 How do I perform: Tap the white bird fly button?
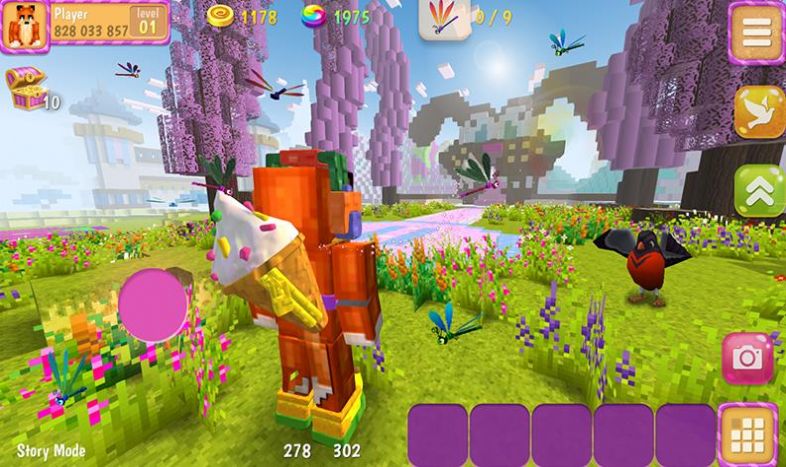pyautogui.click(x=759, y=112)
